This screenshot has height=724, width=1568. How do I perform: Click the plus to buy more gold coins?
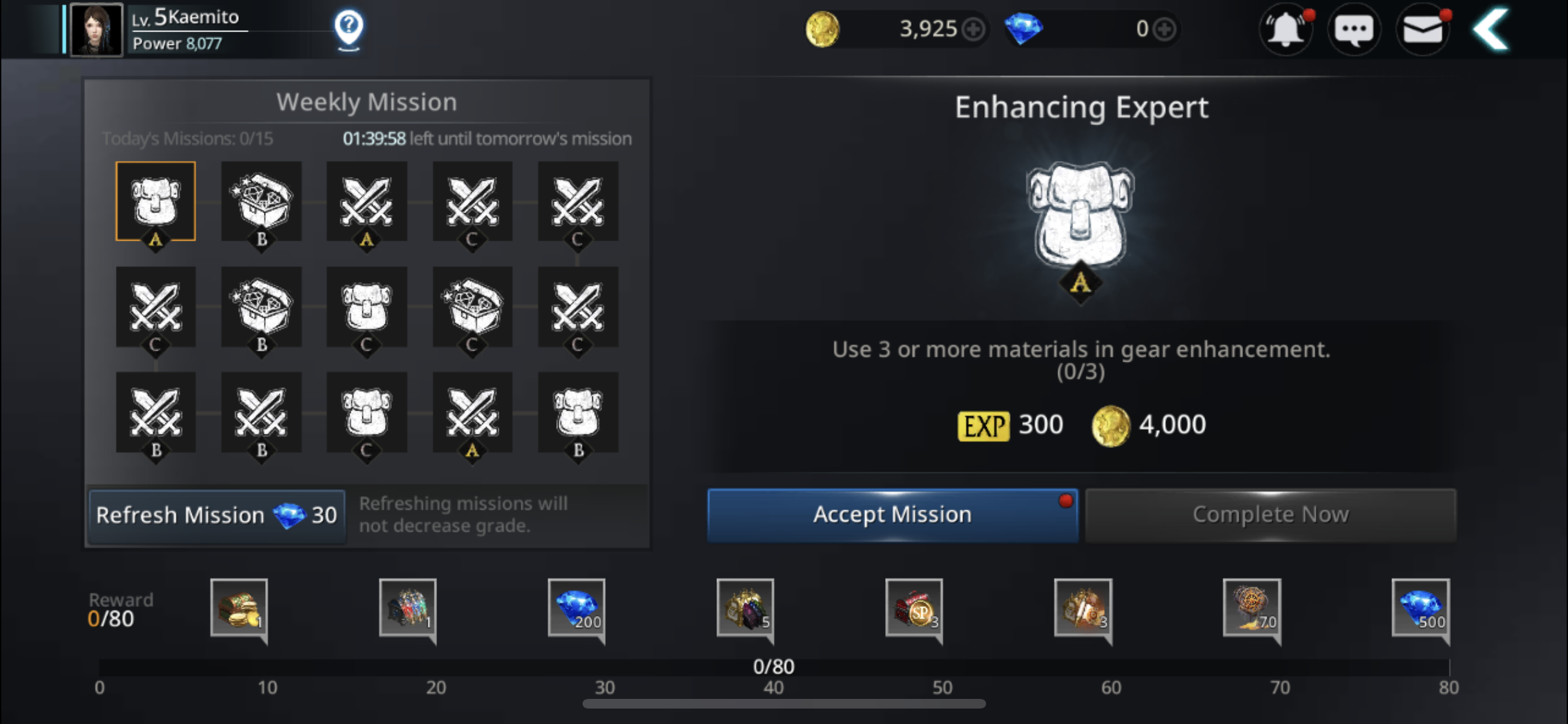pos(974,29)
